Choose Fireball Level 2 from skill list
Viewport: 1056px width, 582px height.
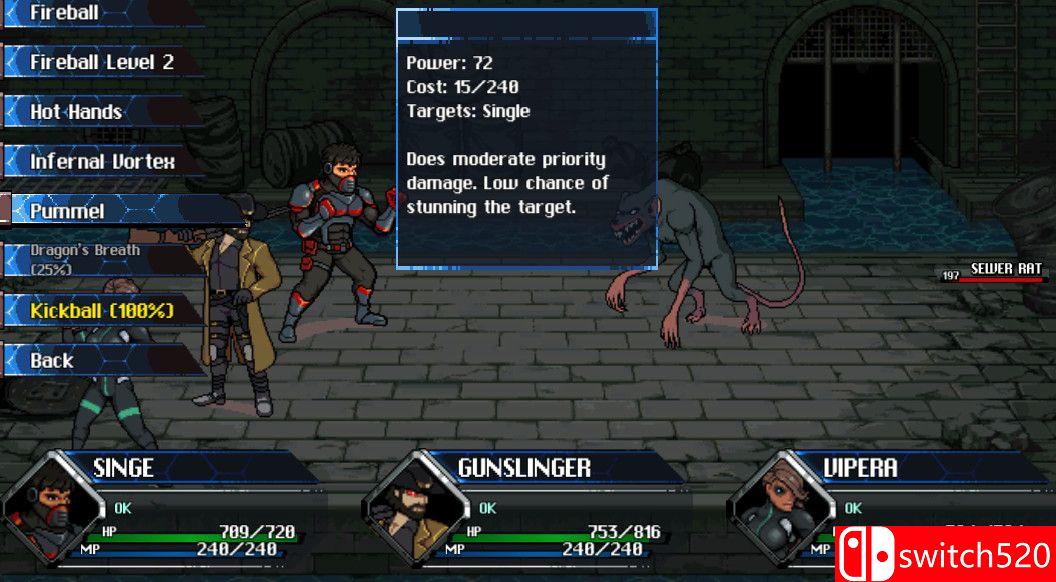(x=100, y=62)
